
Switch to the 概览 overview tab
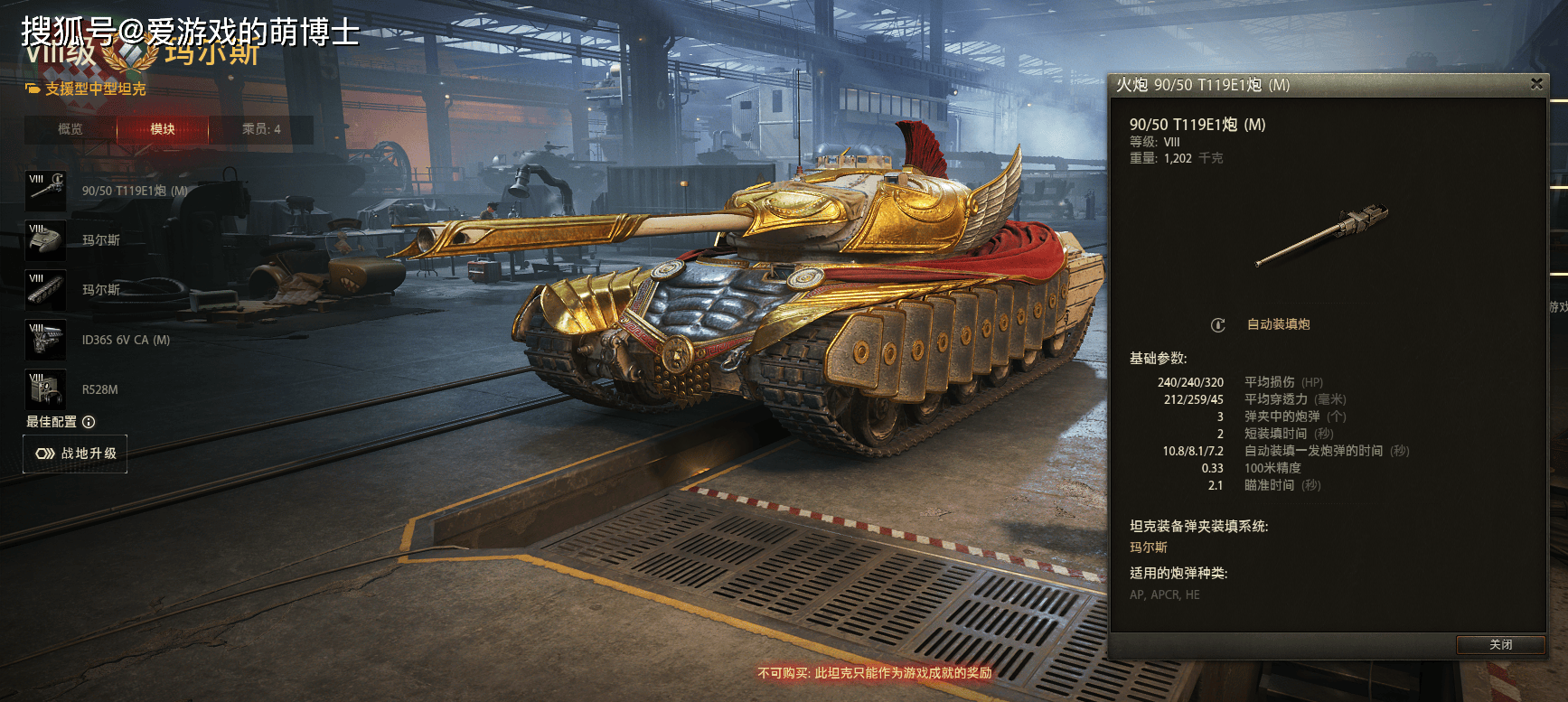[x=70, y=129]
